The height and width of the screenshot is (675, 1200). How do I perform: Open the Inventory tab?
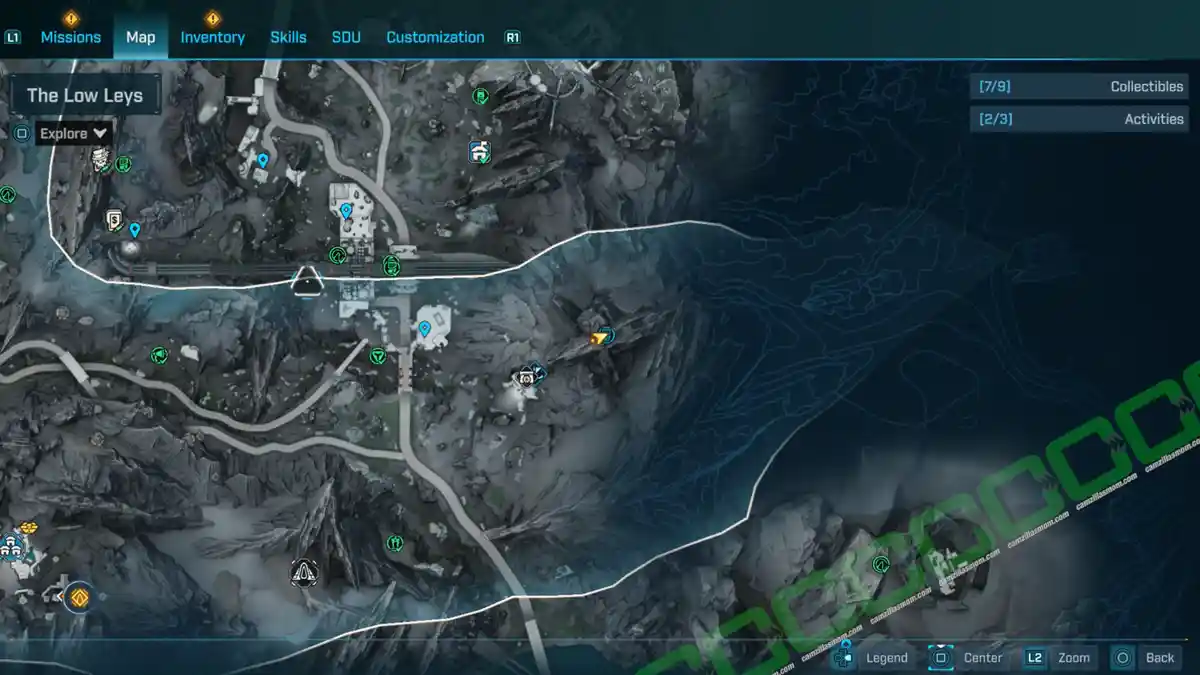click(212, 37)
